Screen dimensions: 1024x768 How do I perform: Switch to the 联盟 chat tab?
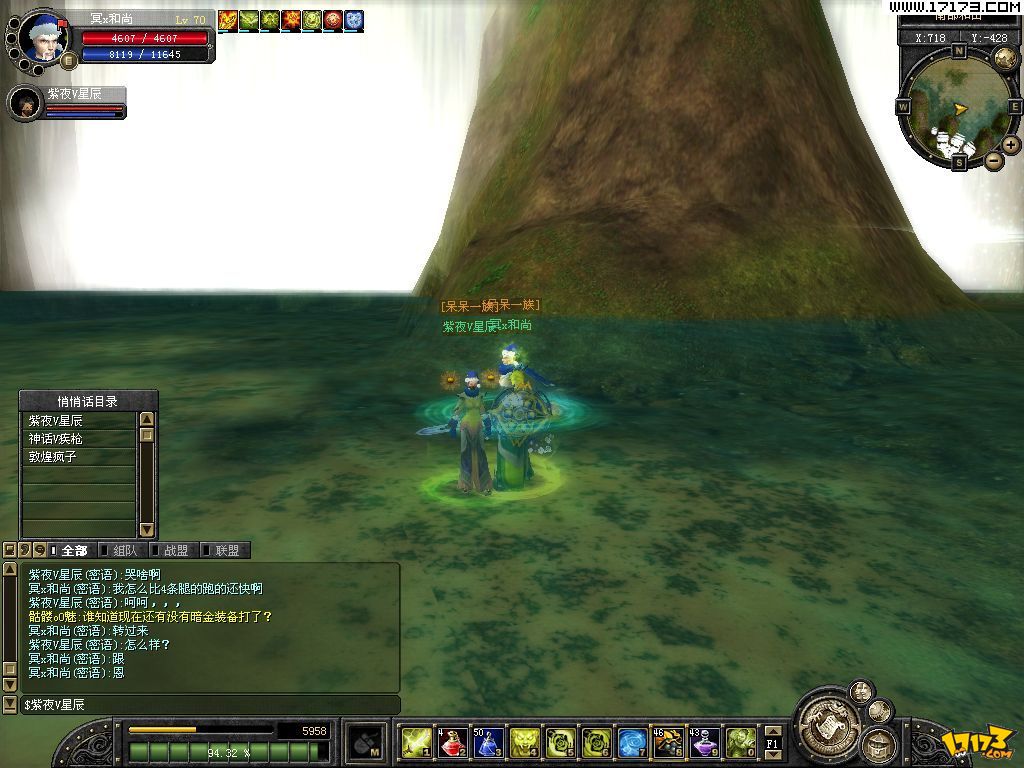pyautogui.click(x=226, y=550)
